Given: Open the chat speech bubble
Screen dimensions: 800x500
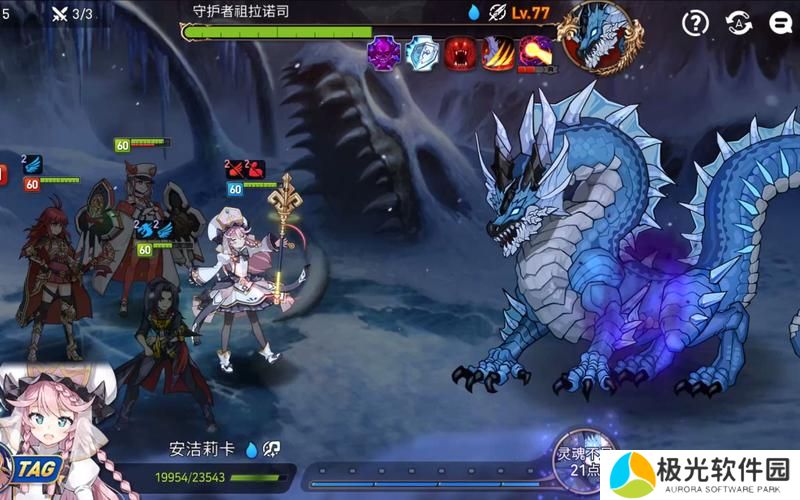Looking at the screenshot, I should (781, 23).
